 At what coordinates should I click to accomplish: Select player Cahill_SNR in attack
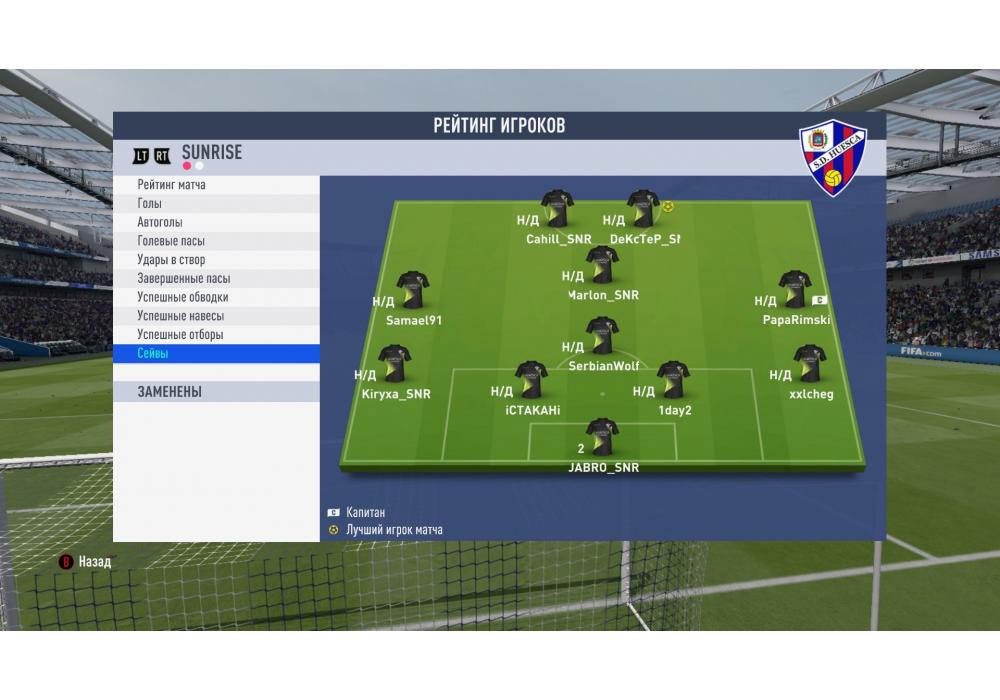[558, 209]
